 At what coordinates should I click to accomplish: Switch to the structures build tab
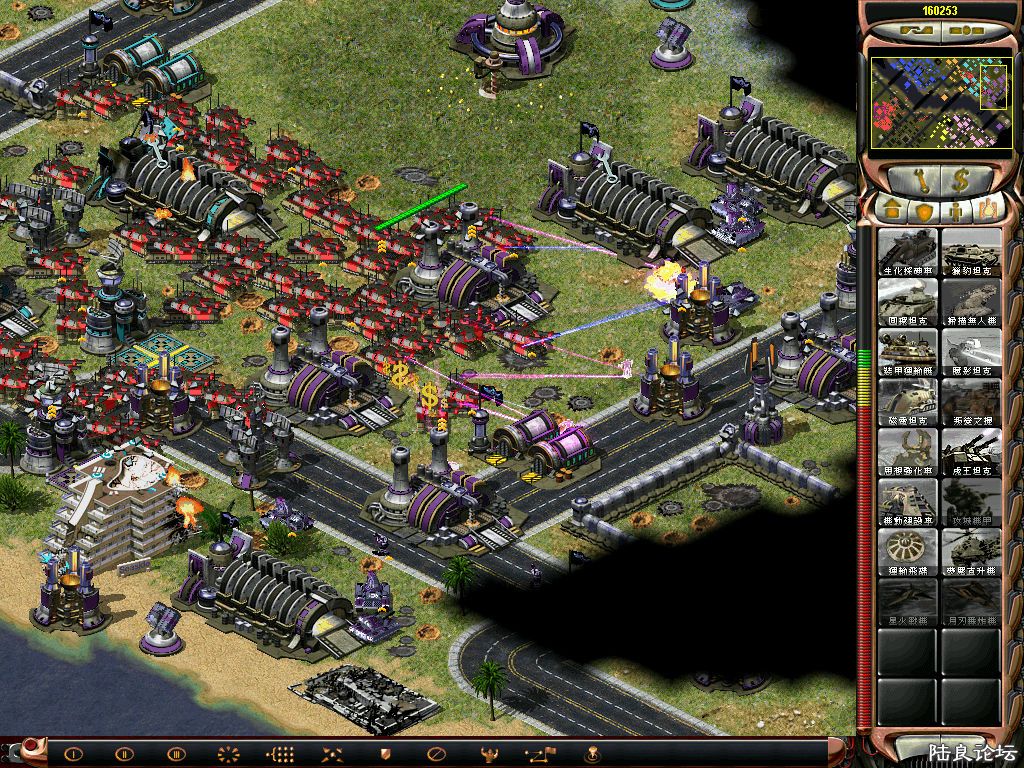tap(891, 211)
